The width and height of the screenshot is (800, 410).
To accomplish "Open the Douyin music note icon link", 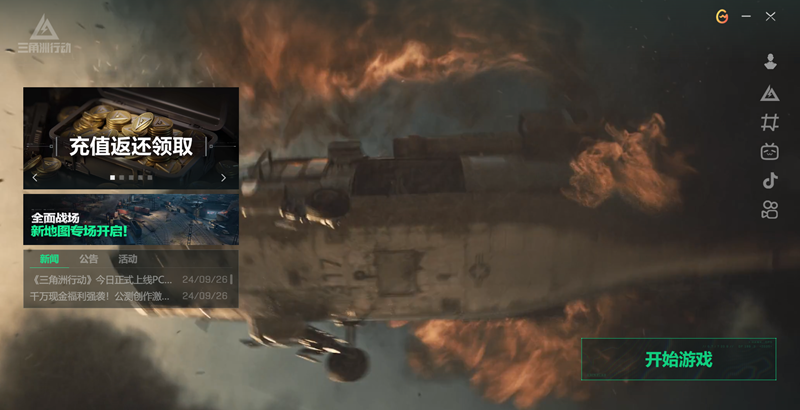I will [770, 181].
